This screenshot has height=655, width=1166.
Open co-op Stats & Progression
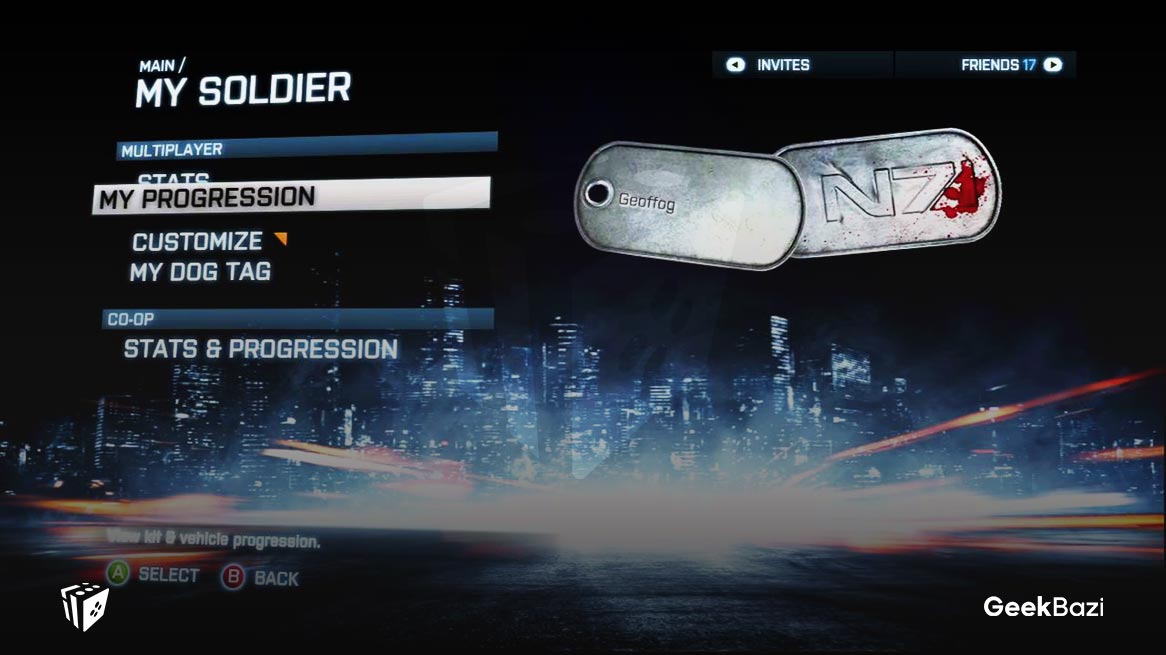(261, 349)
